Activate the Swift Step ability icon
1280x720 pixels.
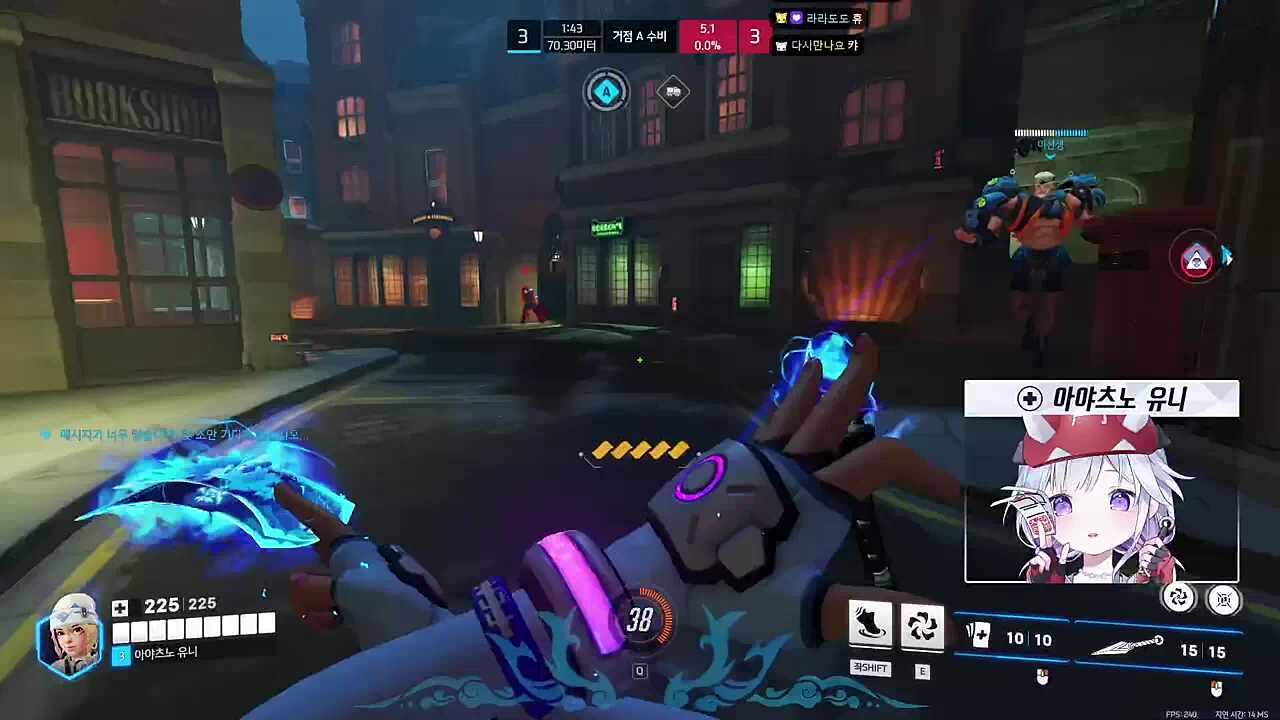pos(870,624)
